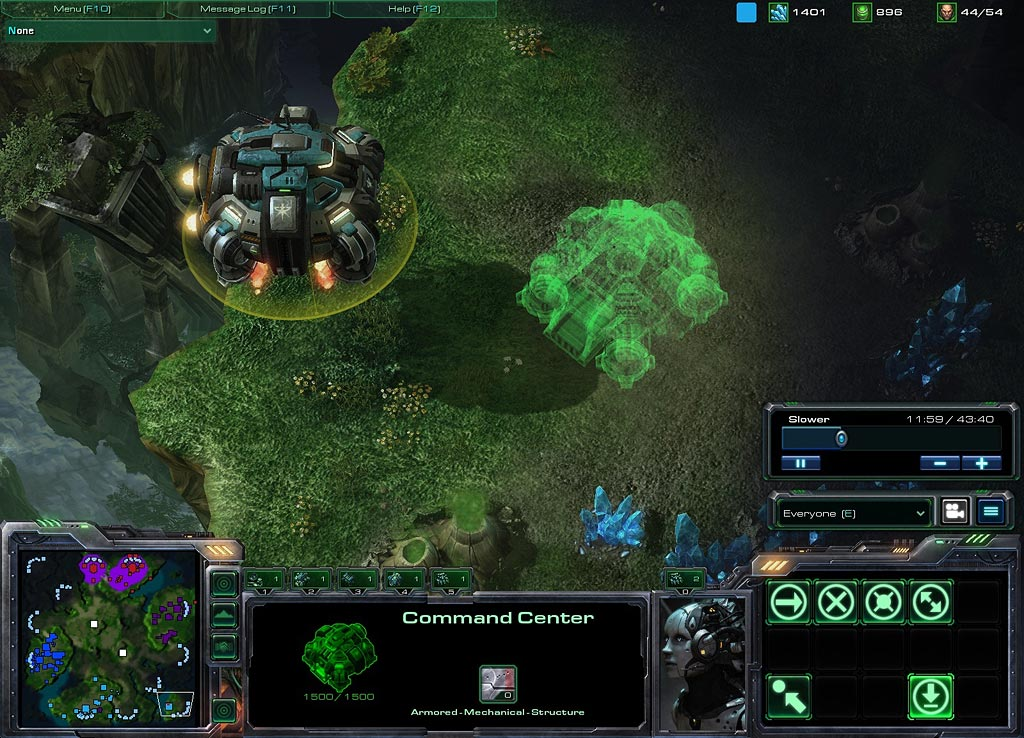The height and width of the screenshot is (738, 1024).
Task: Open the Menu (F10) button
Action: pos(80,9)
